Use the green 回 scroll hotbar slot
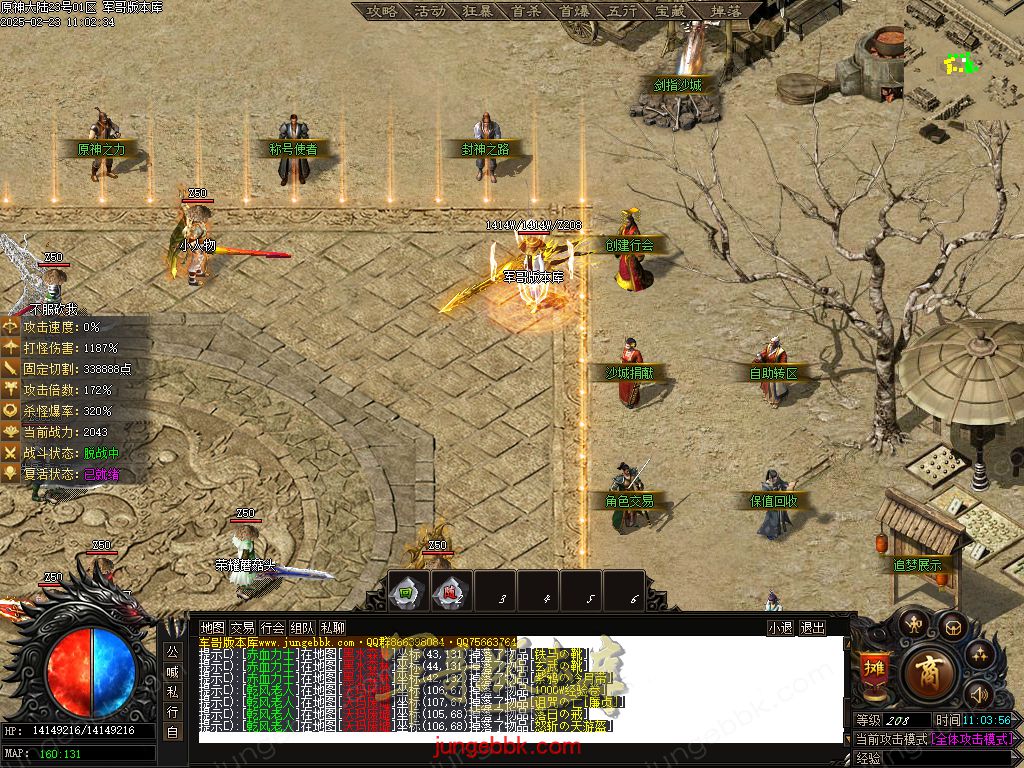 click(407, 591)
